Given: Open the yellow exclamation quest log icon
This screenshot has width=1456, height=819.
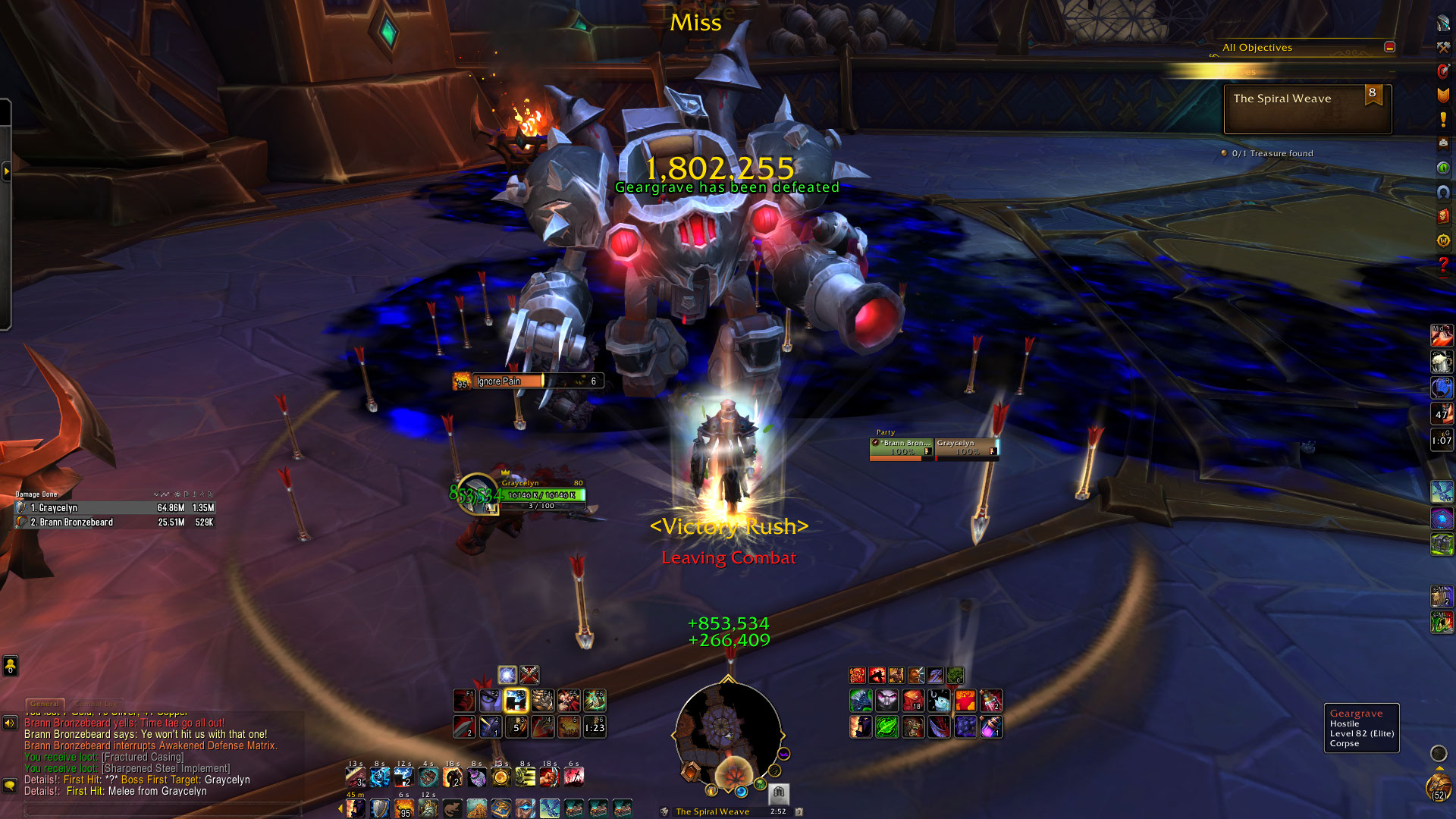Looking at the screenshot, I should pos(1443,119).
